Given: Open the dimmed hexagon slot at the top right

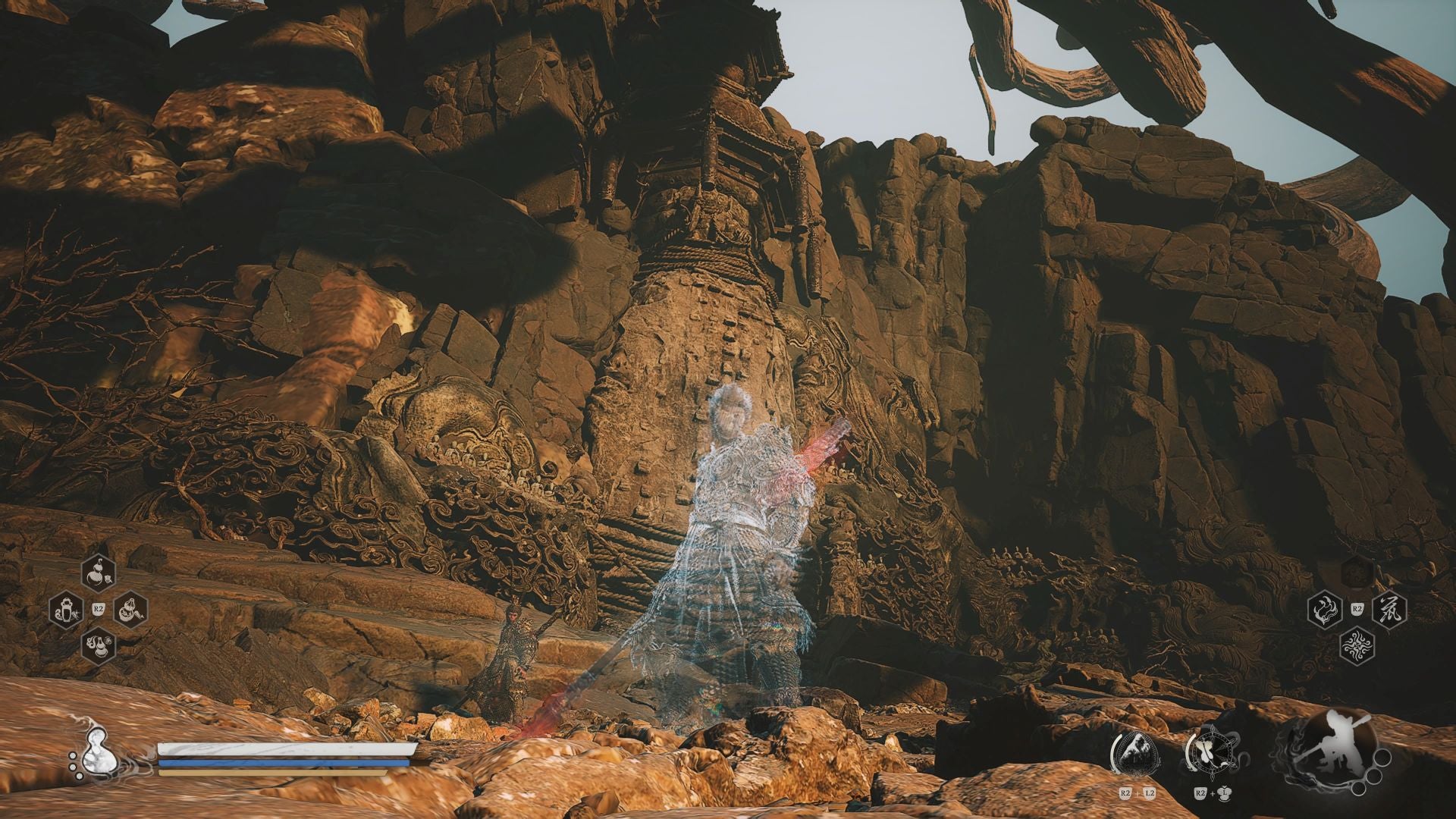Looking at the screenshot, I should tap(1357, 574).
